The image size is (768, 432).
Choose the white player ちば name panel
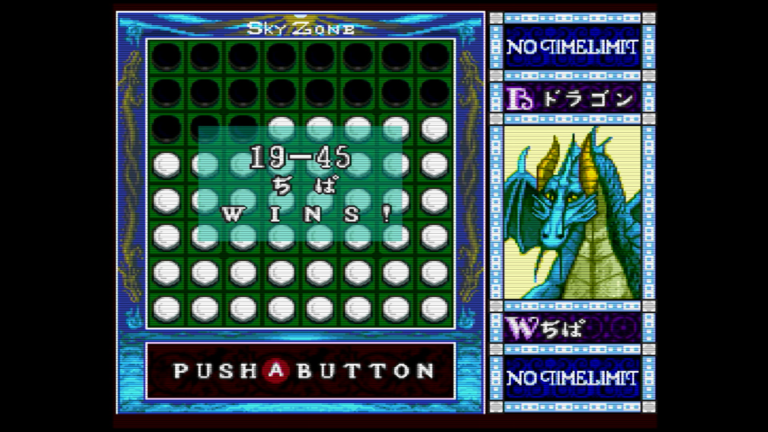572,327
